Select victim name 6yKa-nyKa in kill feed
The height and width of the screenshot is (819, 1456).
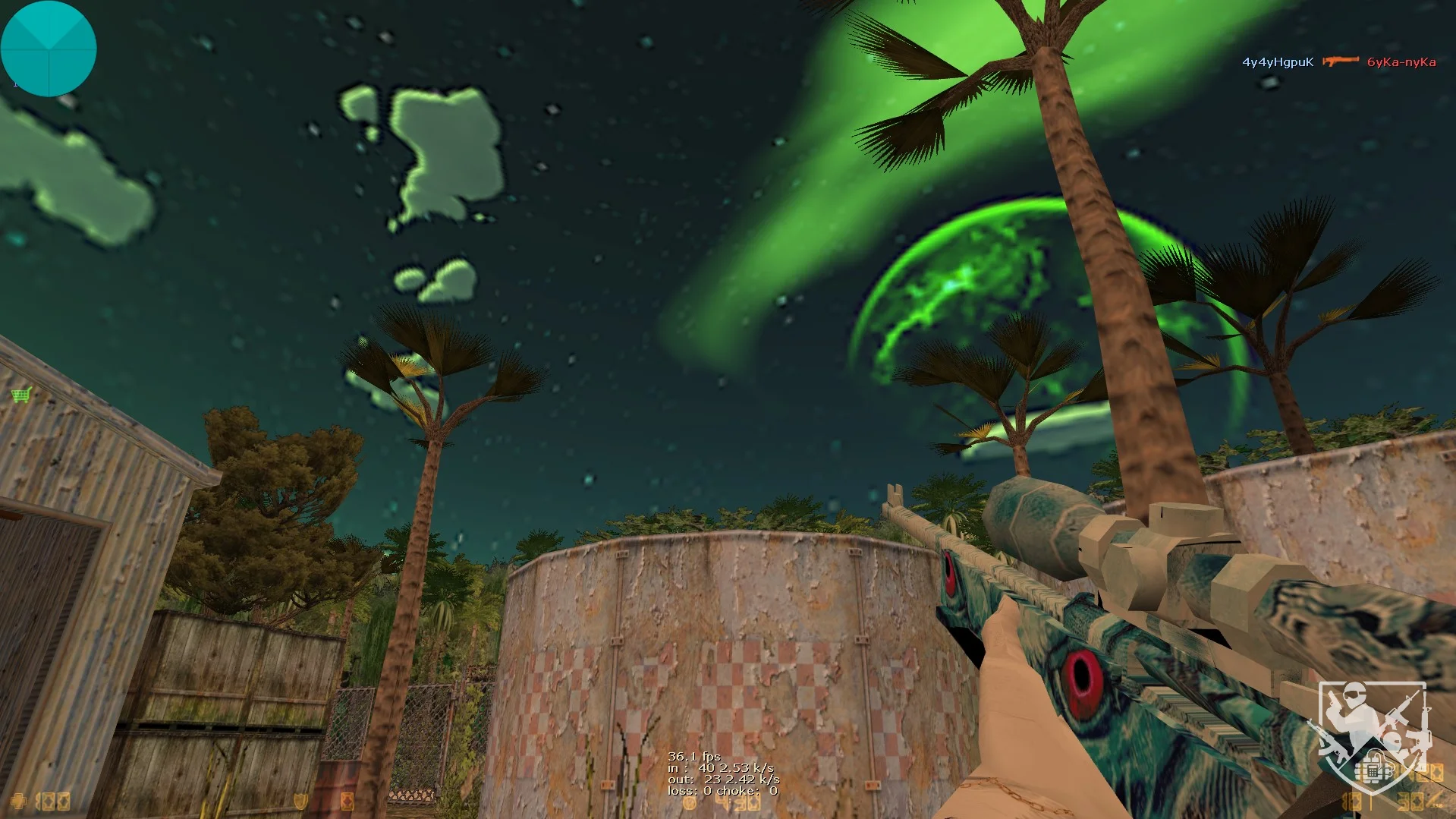[1401, 62]
